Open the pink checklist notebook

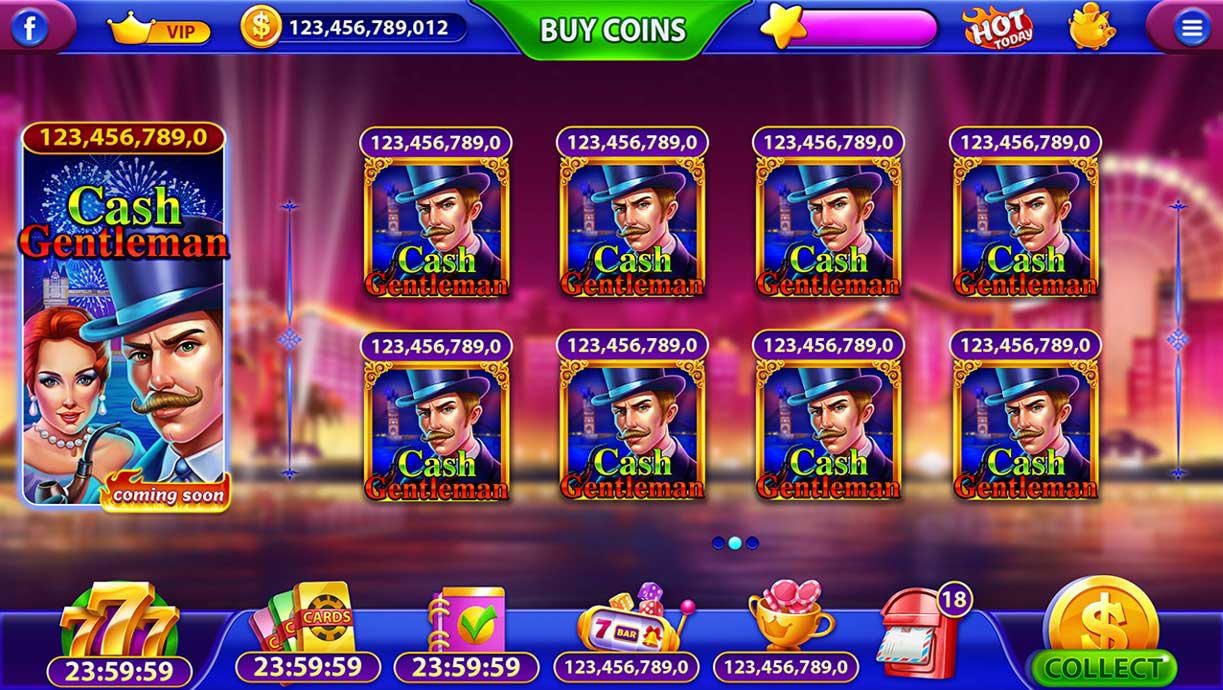465,622
